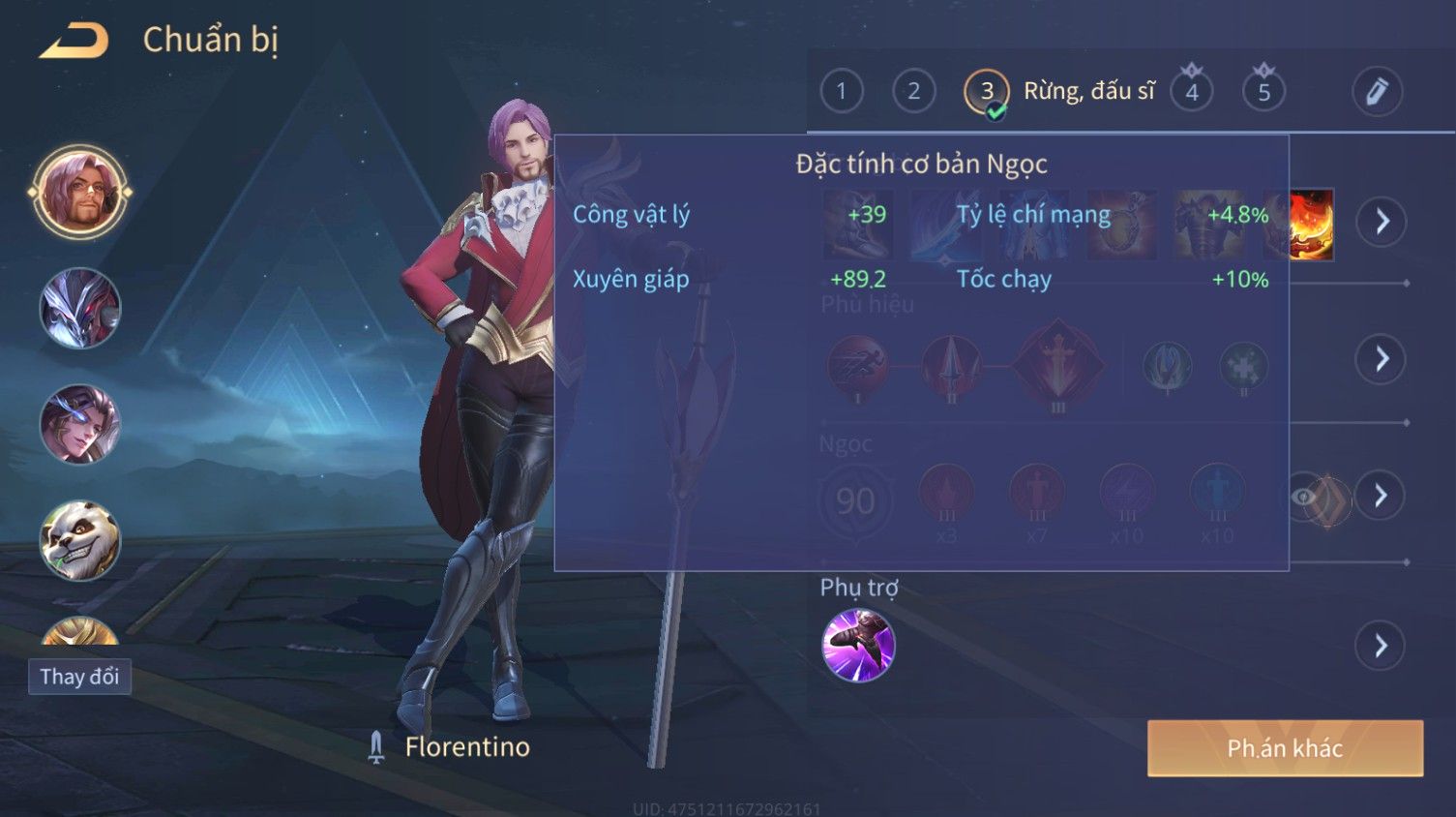Screen dimensions: 1456x817
Task: Pick the panda hero portrait
Action: pos(79,539)
